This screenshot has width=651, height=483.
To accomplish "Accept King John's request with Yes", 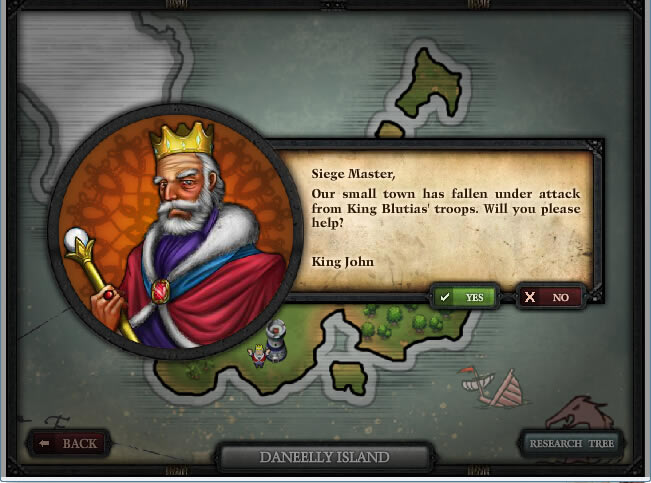I will 463,297.
